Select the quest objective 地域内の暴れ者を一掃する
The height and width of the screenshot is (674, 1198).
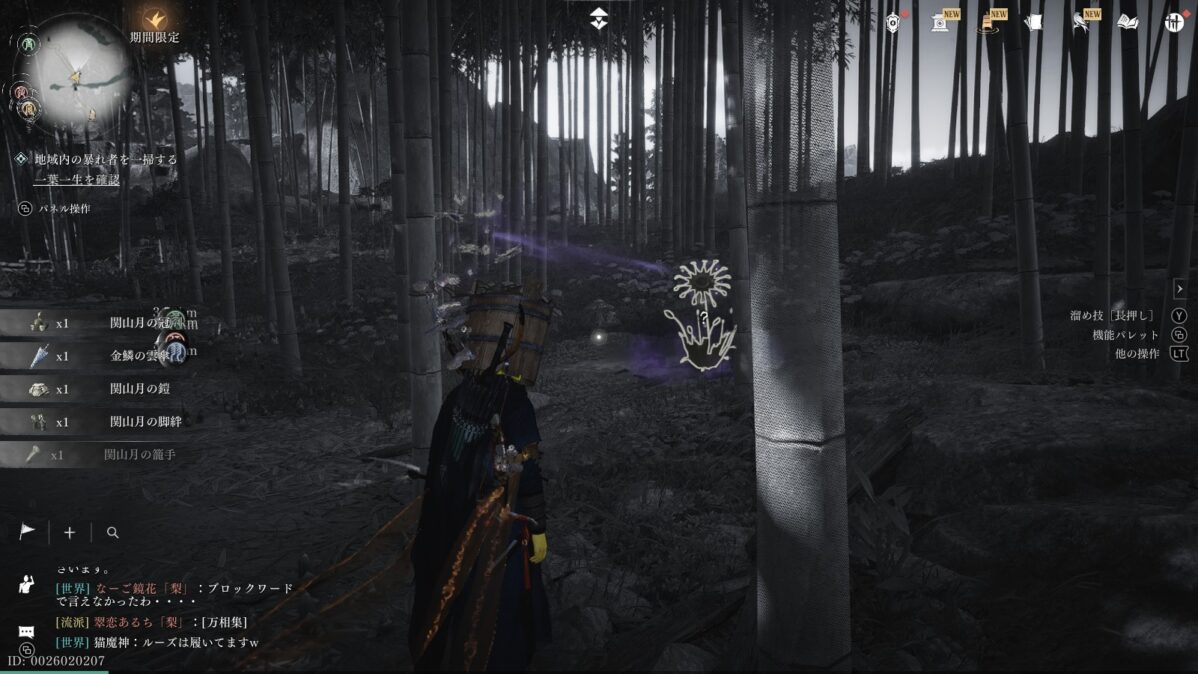coord(105,159)
